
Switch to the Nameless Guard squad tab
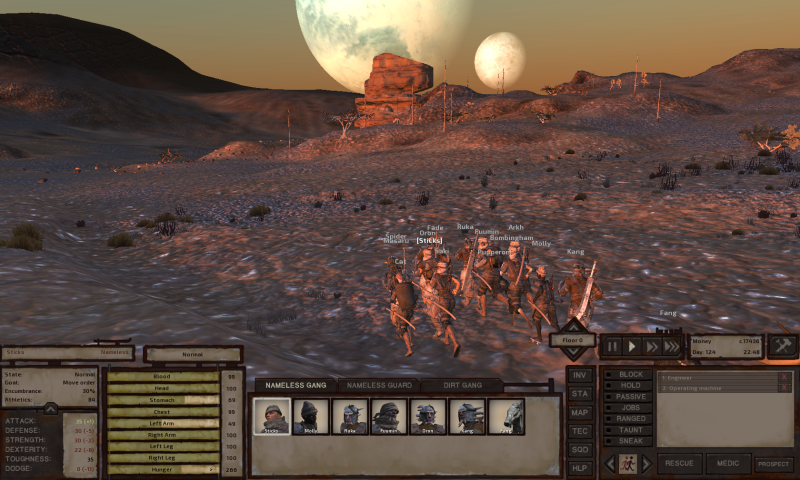click(x=375, y=385)
